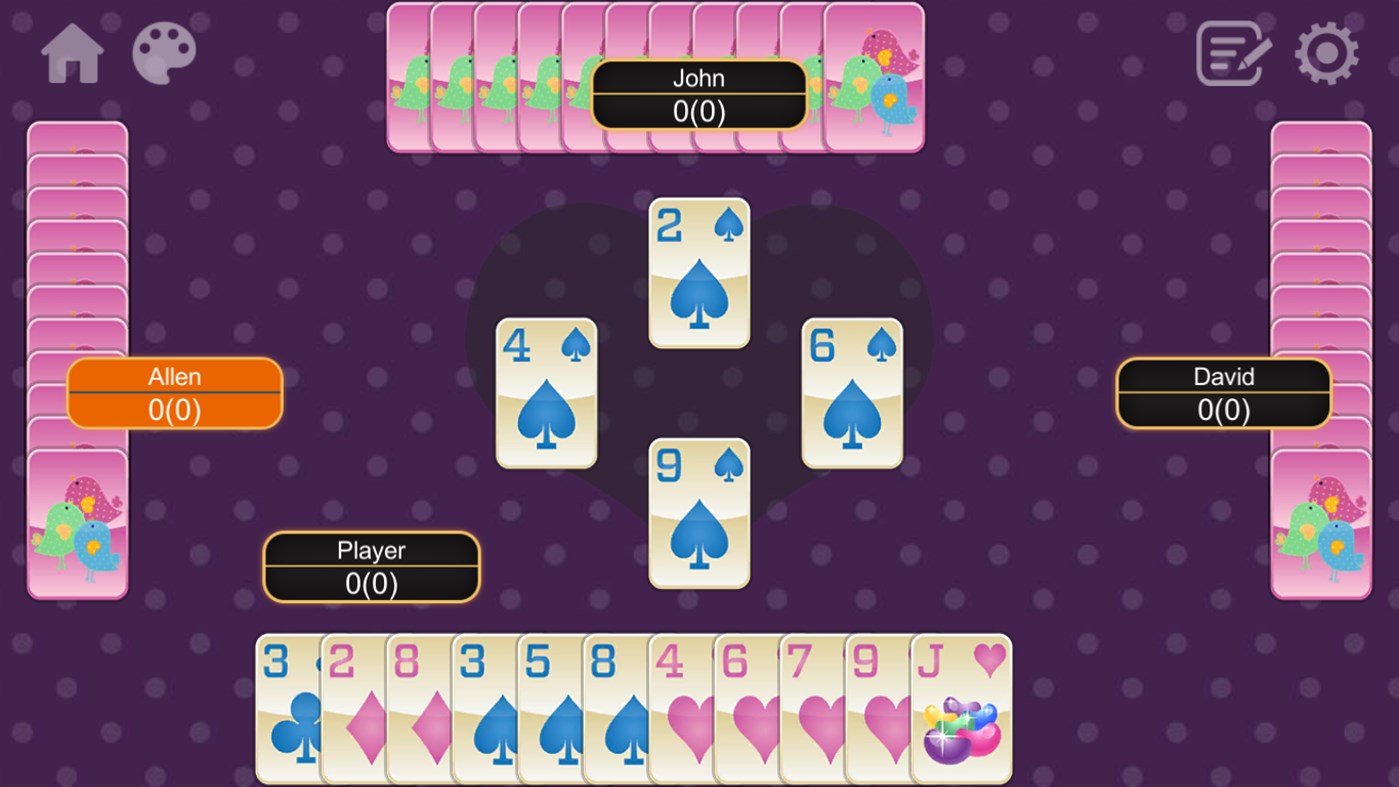Click the Player score panel
The height and width of the screenshot is (787, 1399).
tap(370, 567)
